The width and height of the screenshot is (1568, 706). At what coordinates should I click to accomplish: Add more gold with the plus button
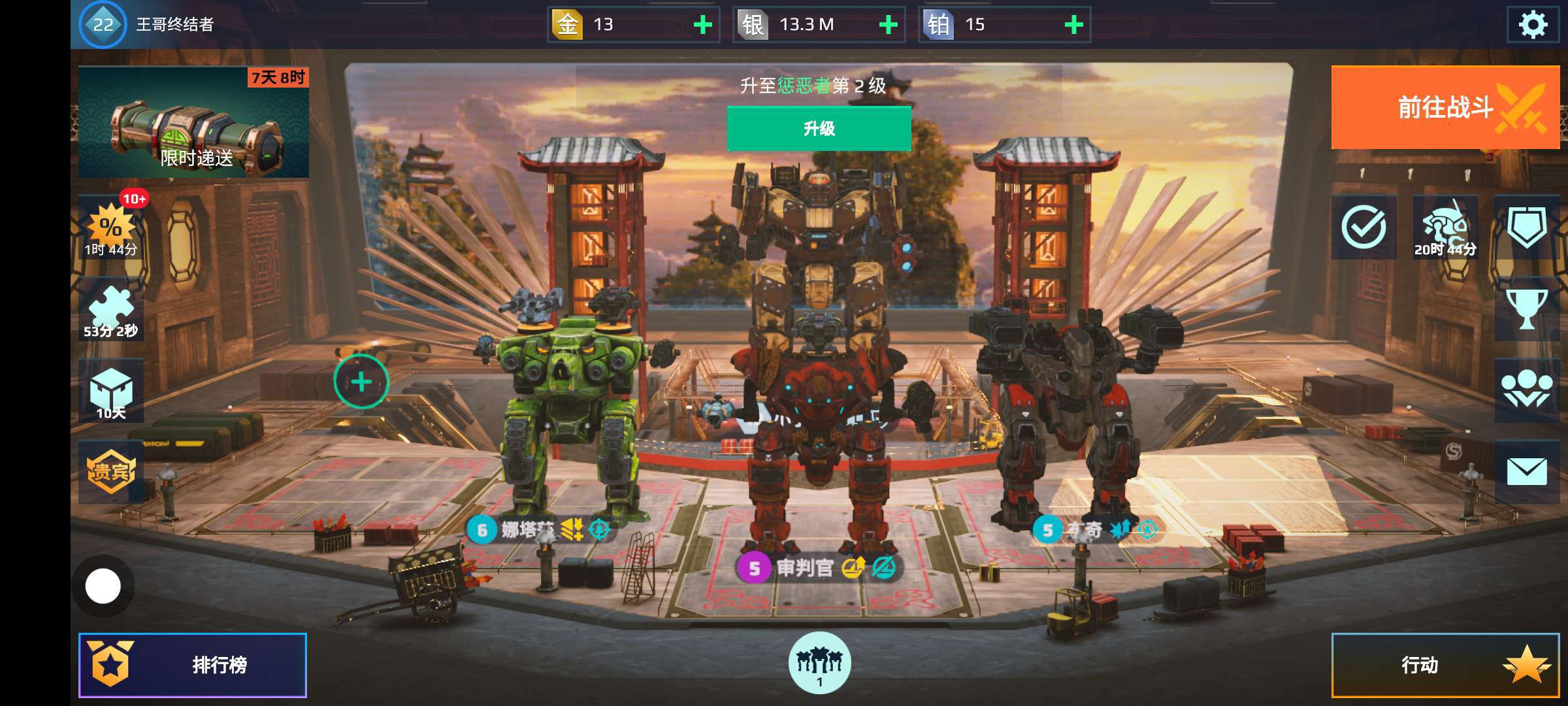coord(702,25)
